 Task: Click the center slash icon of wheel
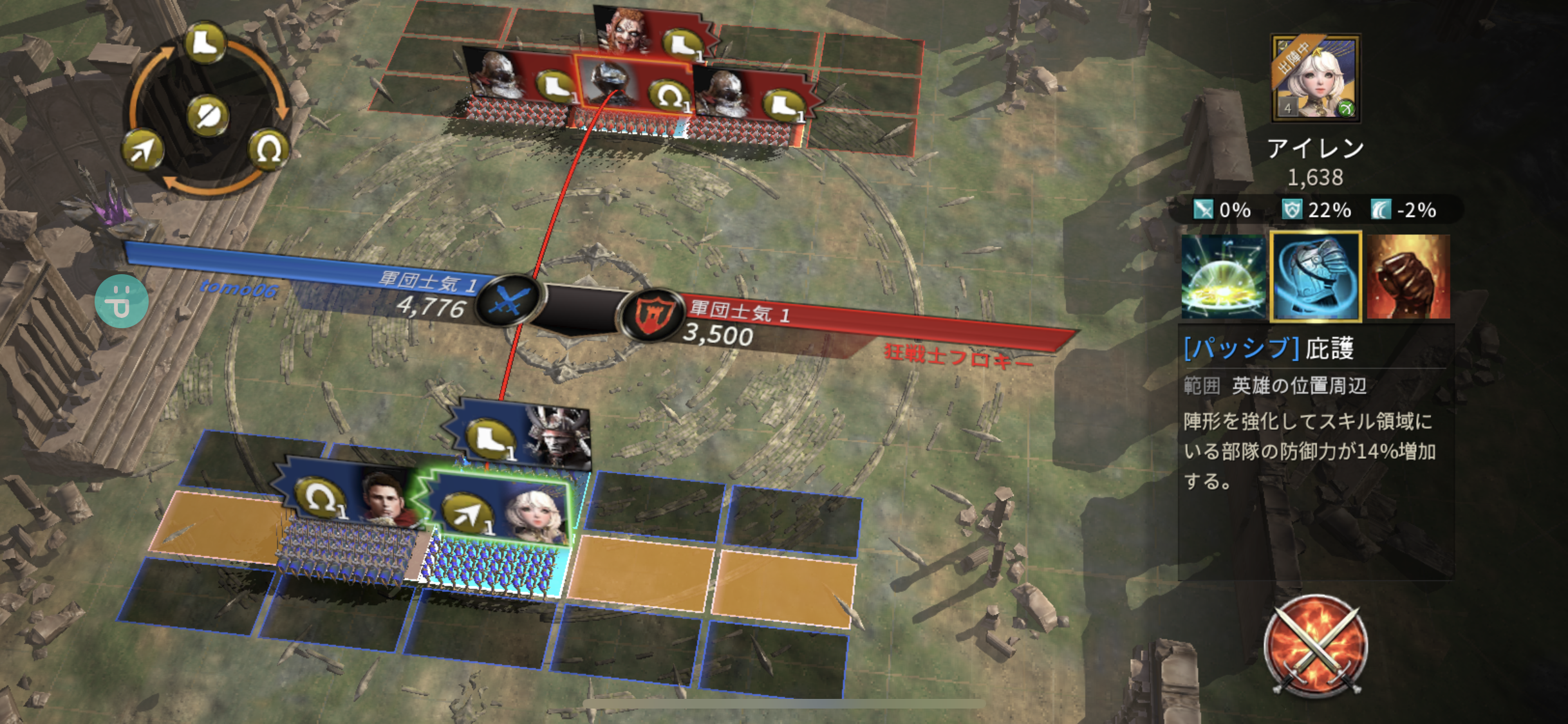(x=207, y=116)
